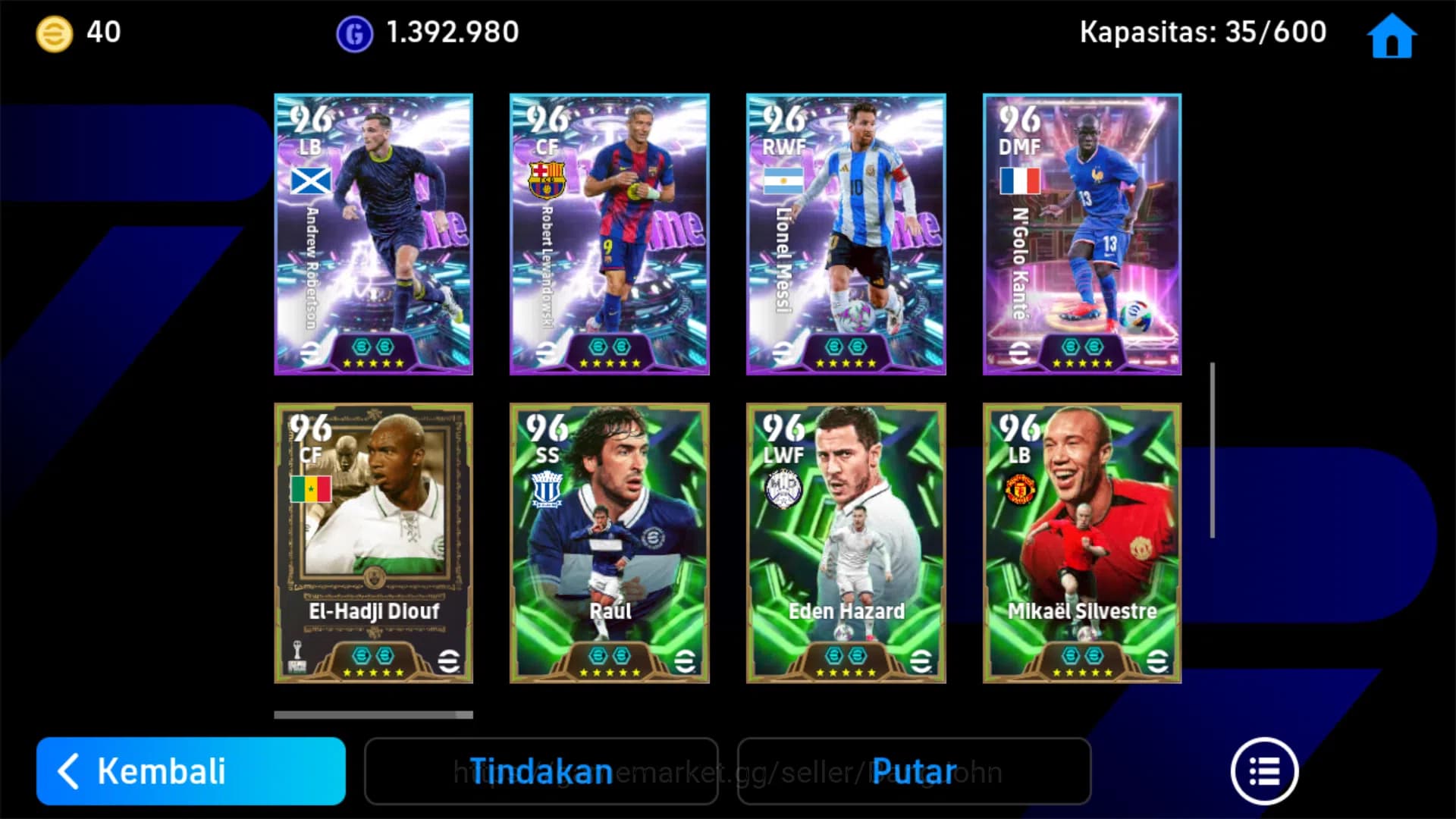
Task: Click the Argentina flag on Lionel Messi's card
Action: point(783,180)
